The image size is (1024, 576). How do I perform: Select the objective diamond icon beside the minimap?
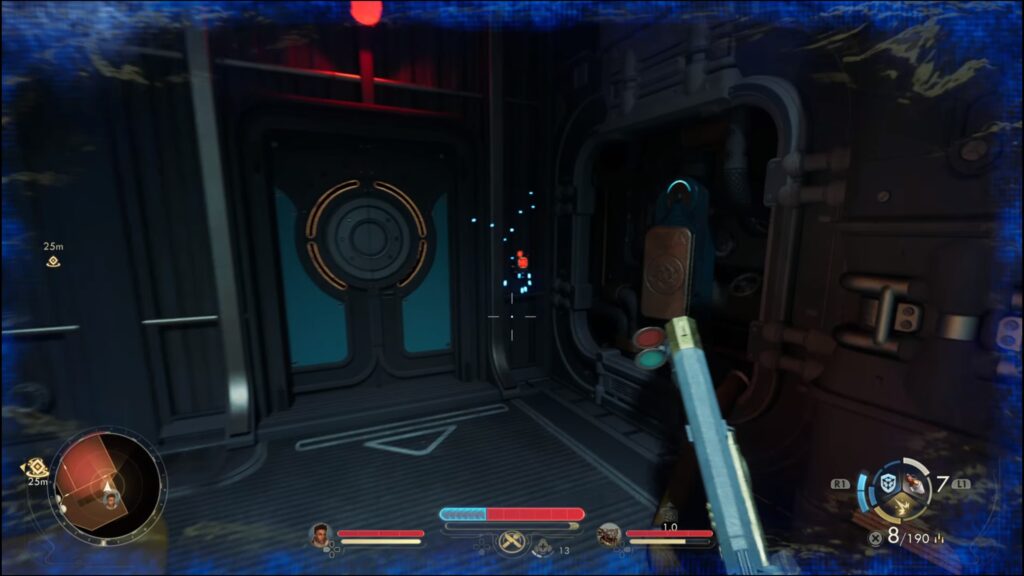point(36,468)
